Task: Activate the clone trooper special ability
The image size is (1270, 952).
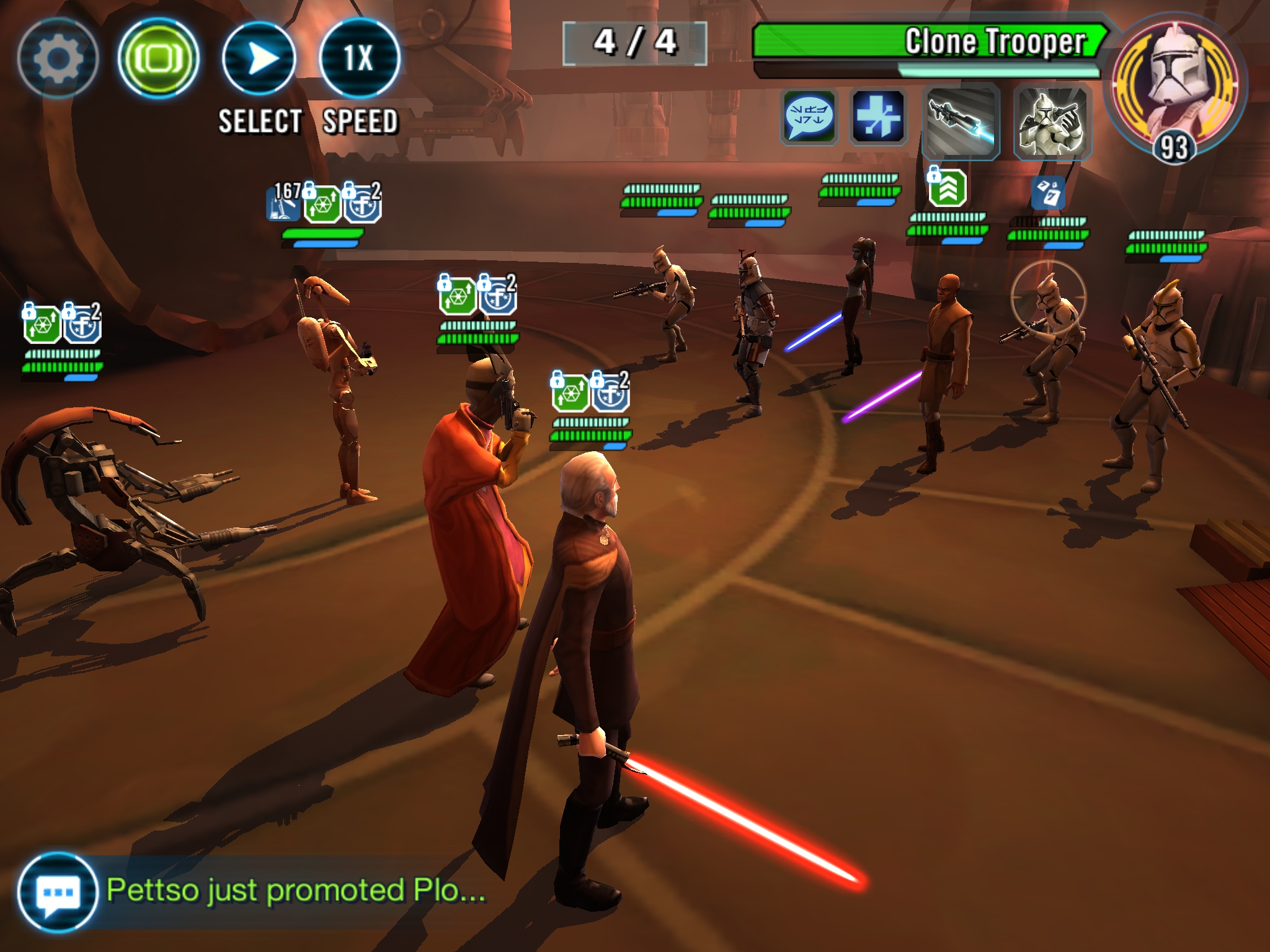Action: pos(1052,121)
